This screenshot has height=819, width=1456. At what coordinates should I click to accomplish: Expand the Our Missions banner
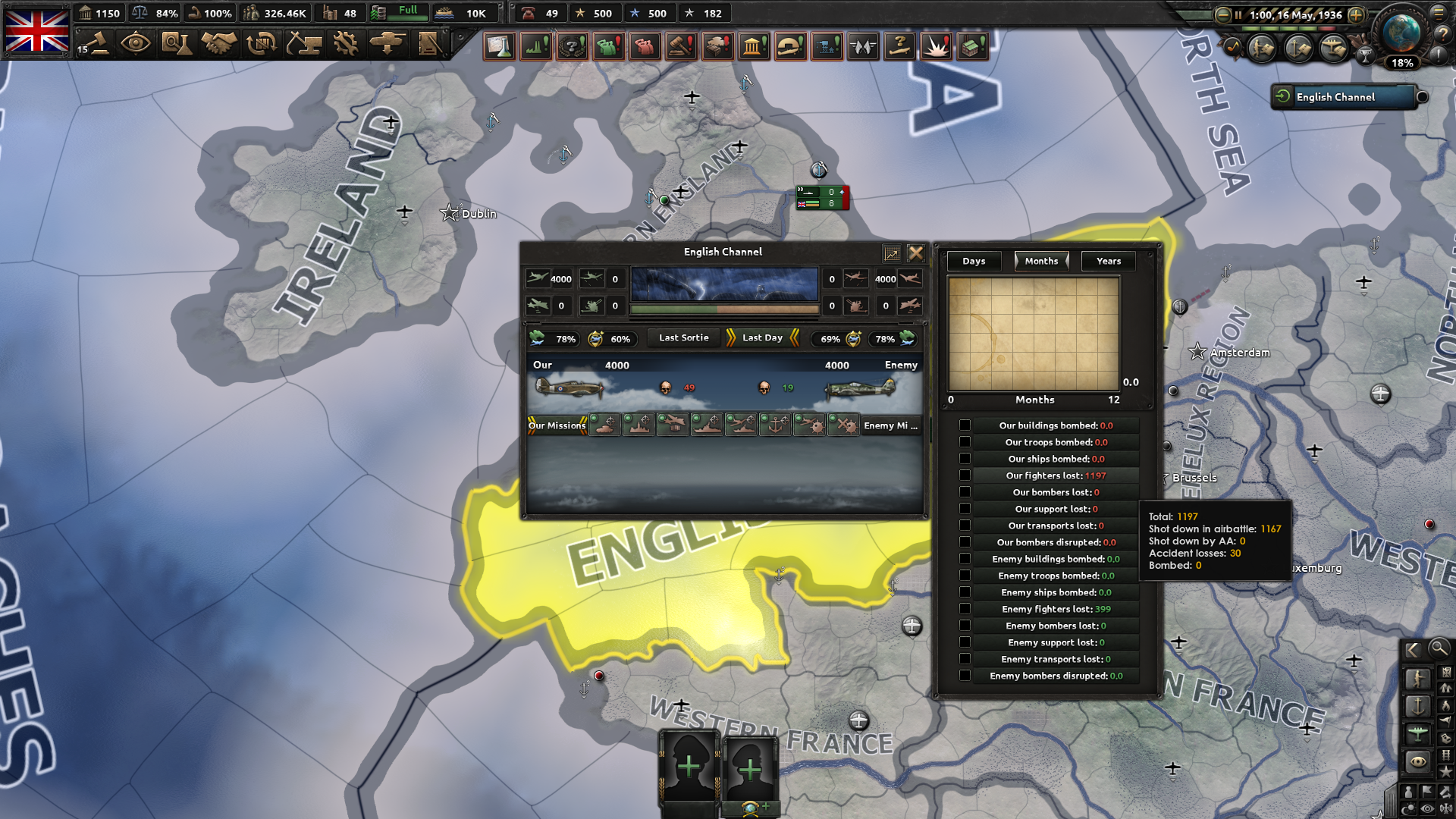(x=557, y=425)
